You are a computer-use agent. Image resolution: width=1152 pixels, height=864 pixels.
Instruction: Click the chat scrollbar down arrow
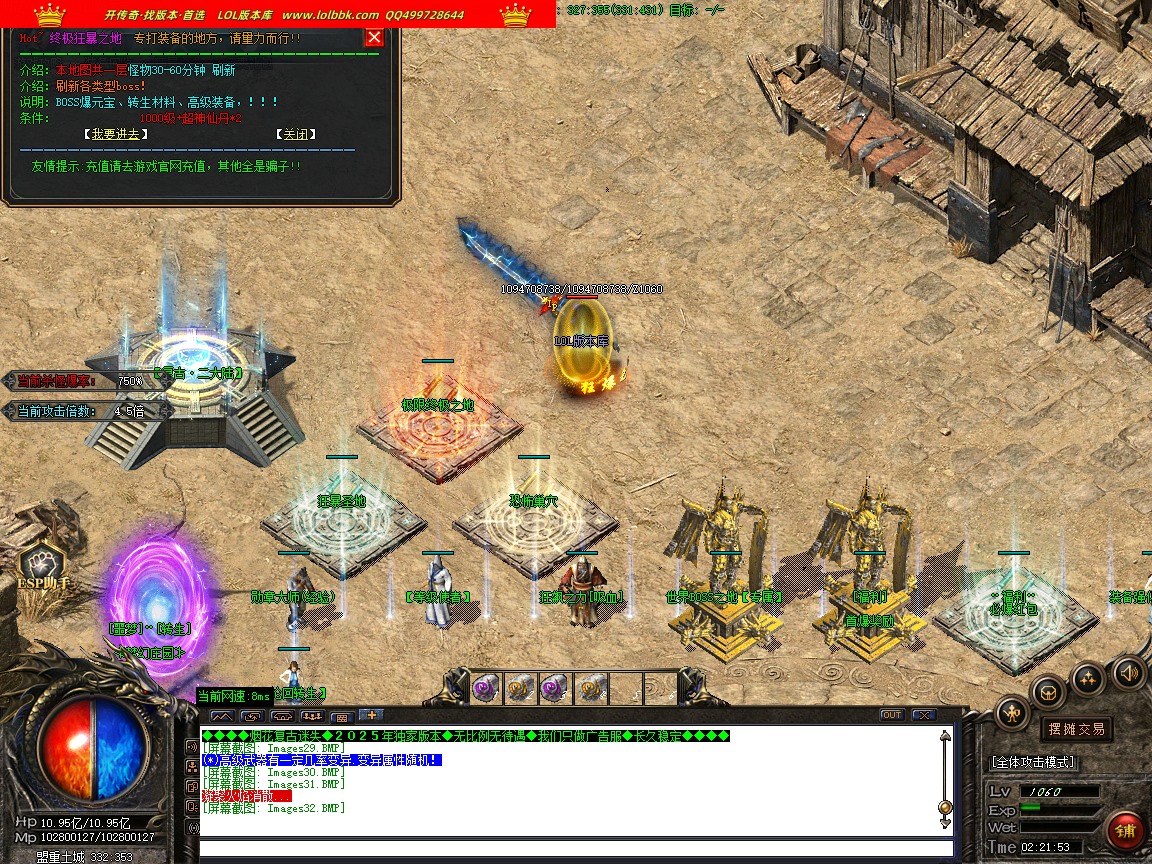pyautogui.click(x=945, y=822)
